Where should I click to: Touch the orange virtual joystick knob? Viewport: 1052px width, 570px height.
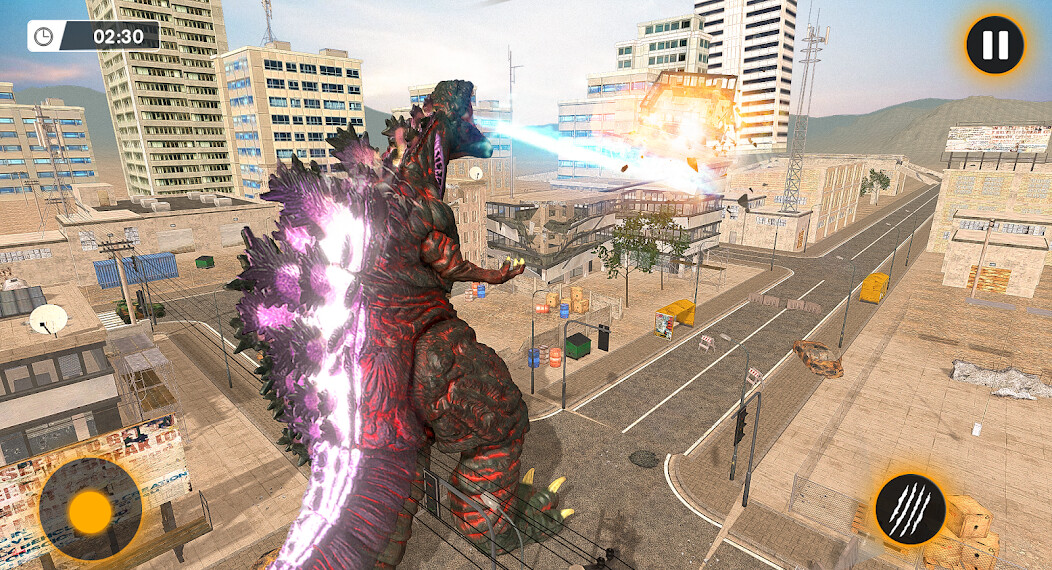tap(91, 511)
